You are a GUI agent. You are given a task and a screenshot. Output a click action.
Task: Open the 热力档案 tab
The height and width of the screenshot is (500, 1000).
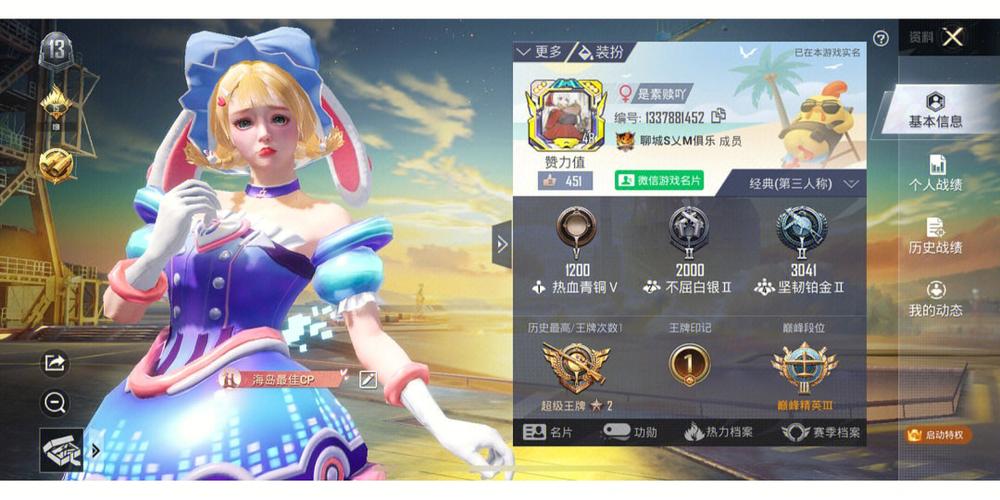(x=718, y=433)
